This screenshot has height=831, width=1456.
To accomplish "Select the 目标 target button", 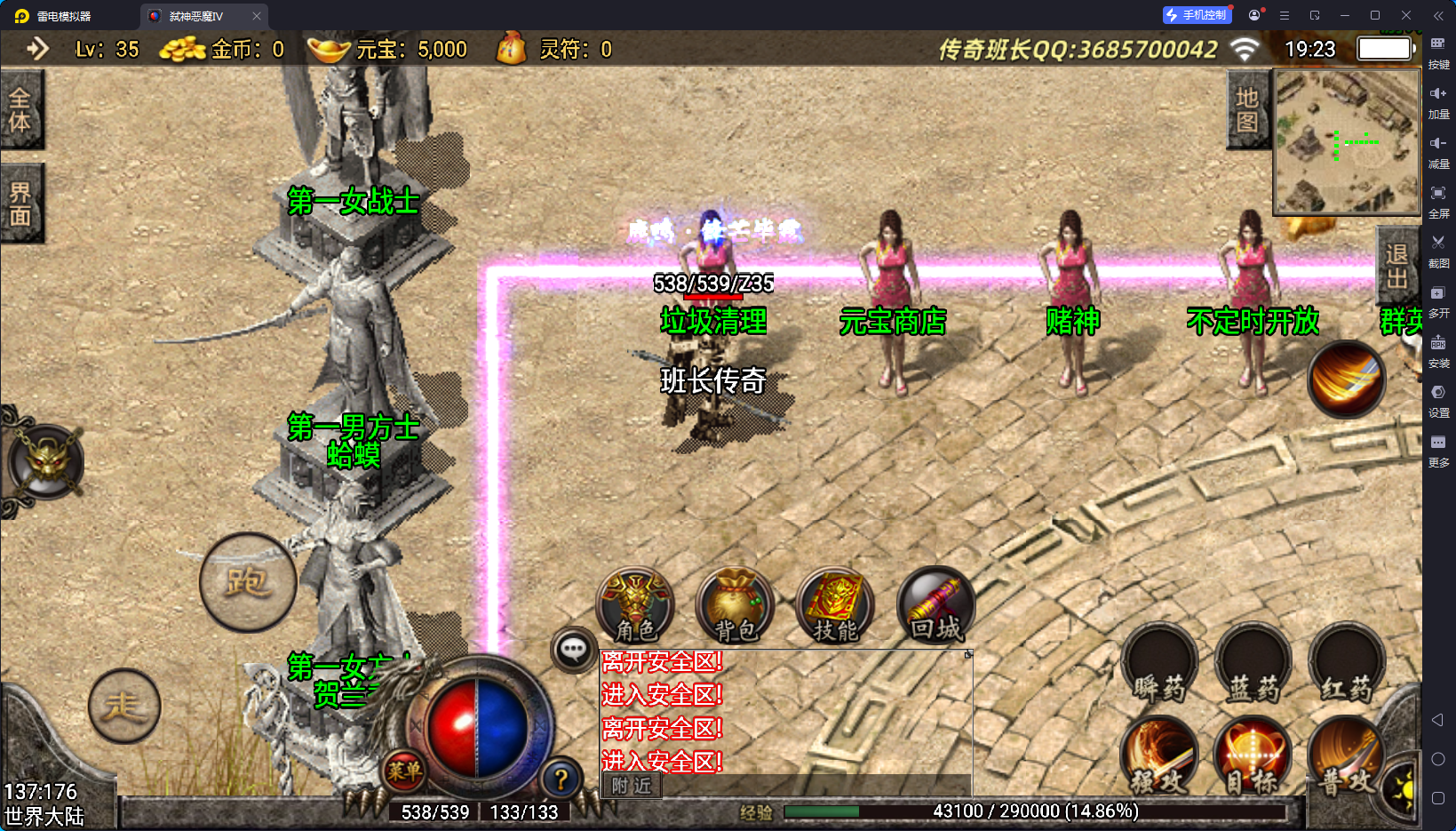I will click(x=1253, y=757).
